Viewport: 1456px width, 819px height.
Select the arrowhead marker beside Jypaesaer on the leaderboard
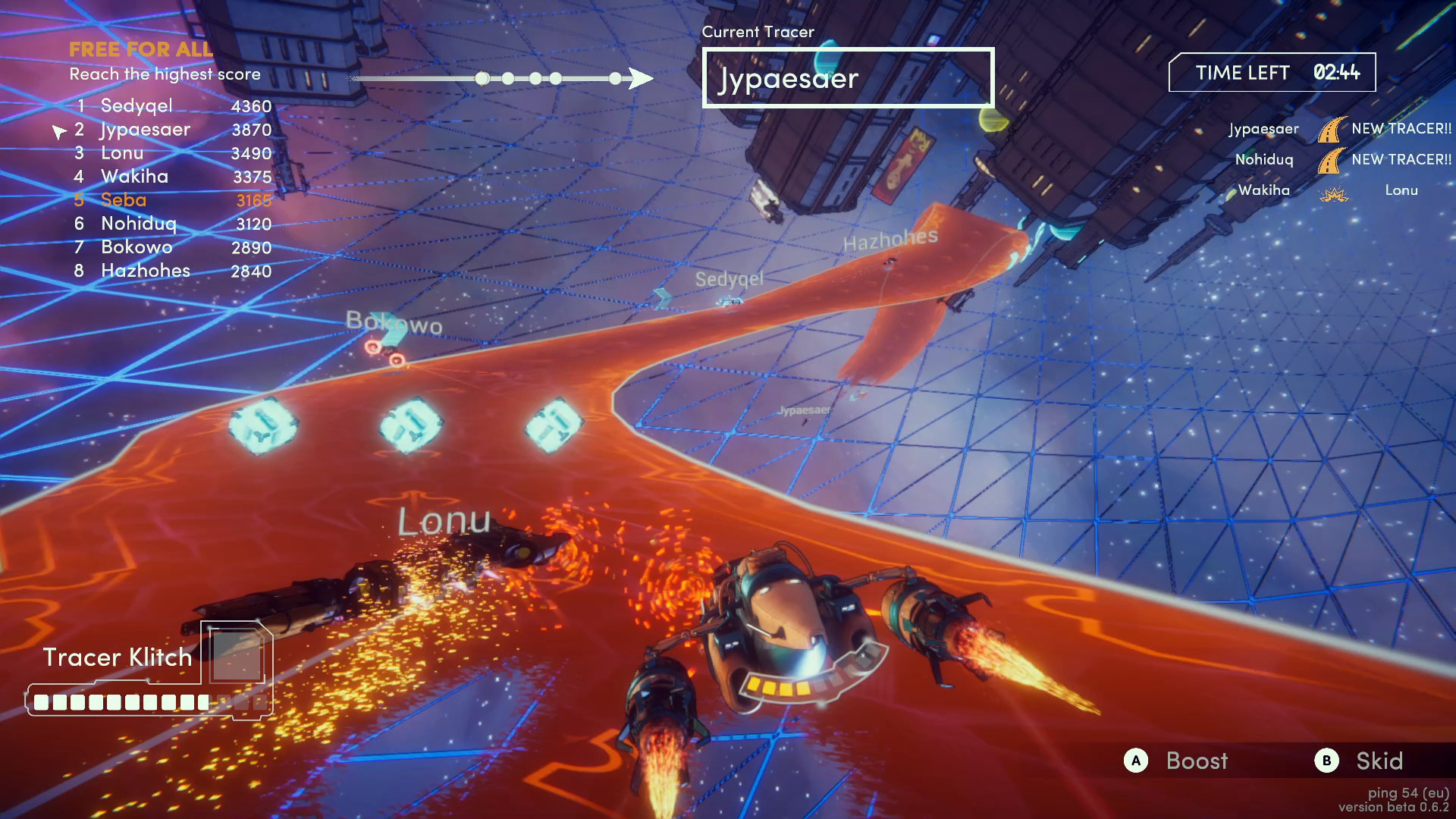[60, 131]
